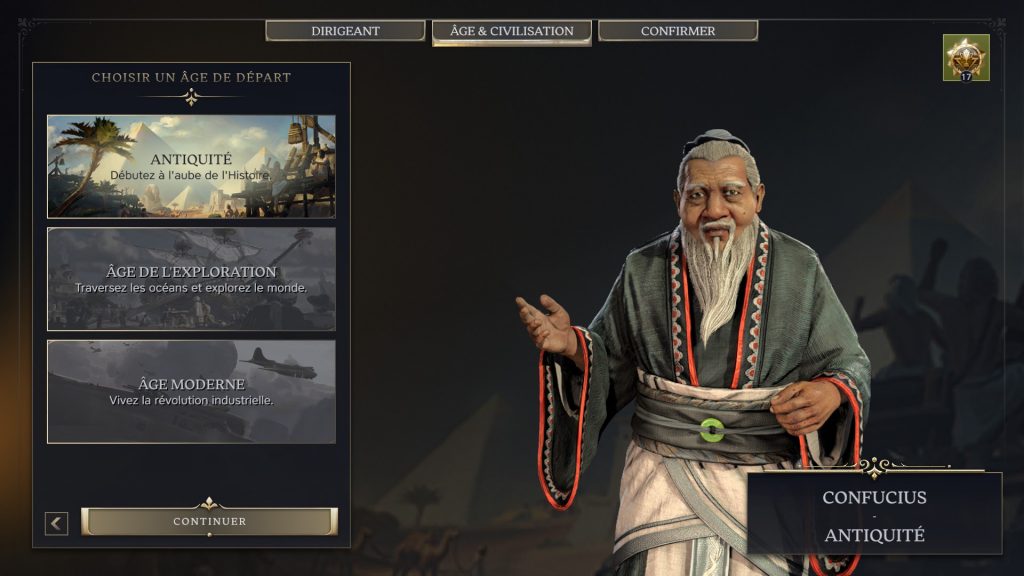Choose the Antiquité starting age
1024x576 pixels.
(x=191, y=166)
